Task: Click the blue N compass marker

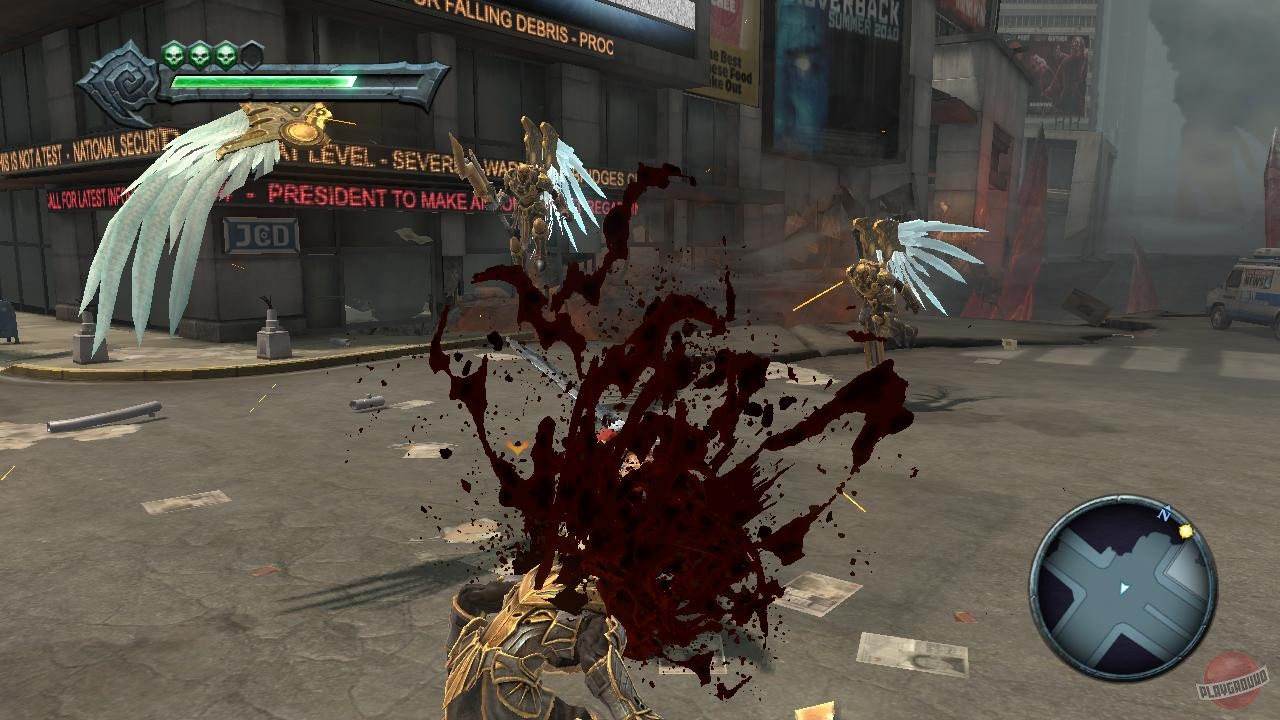Action: click(x=1164, y=513)
